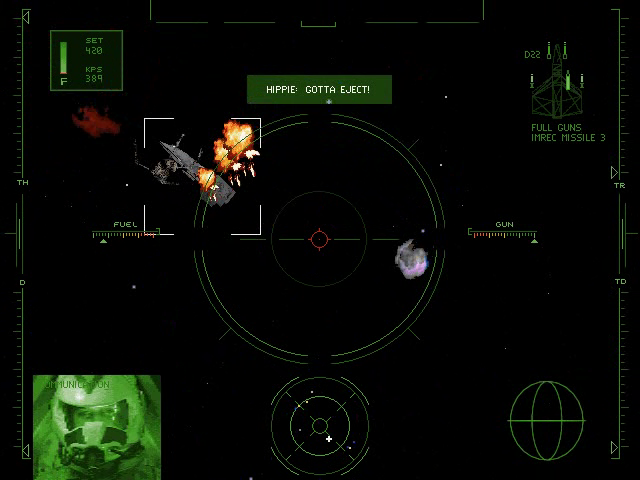The image size is (640, 480).
Task: Select the green pilot communication video
Action: pos(97,426)
